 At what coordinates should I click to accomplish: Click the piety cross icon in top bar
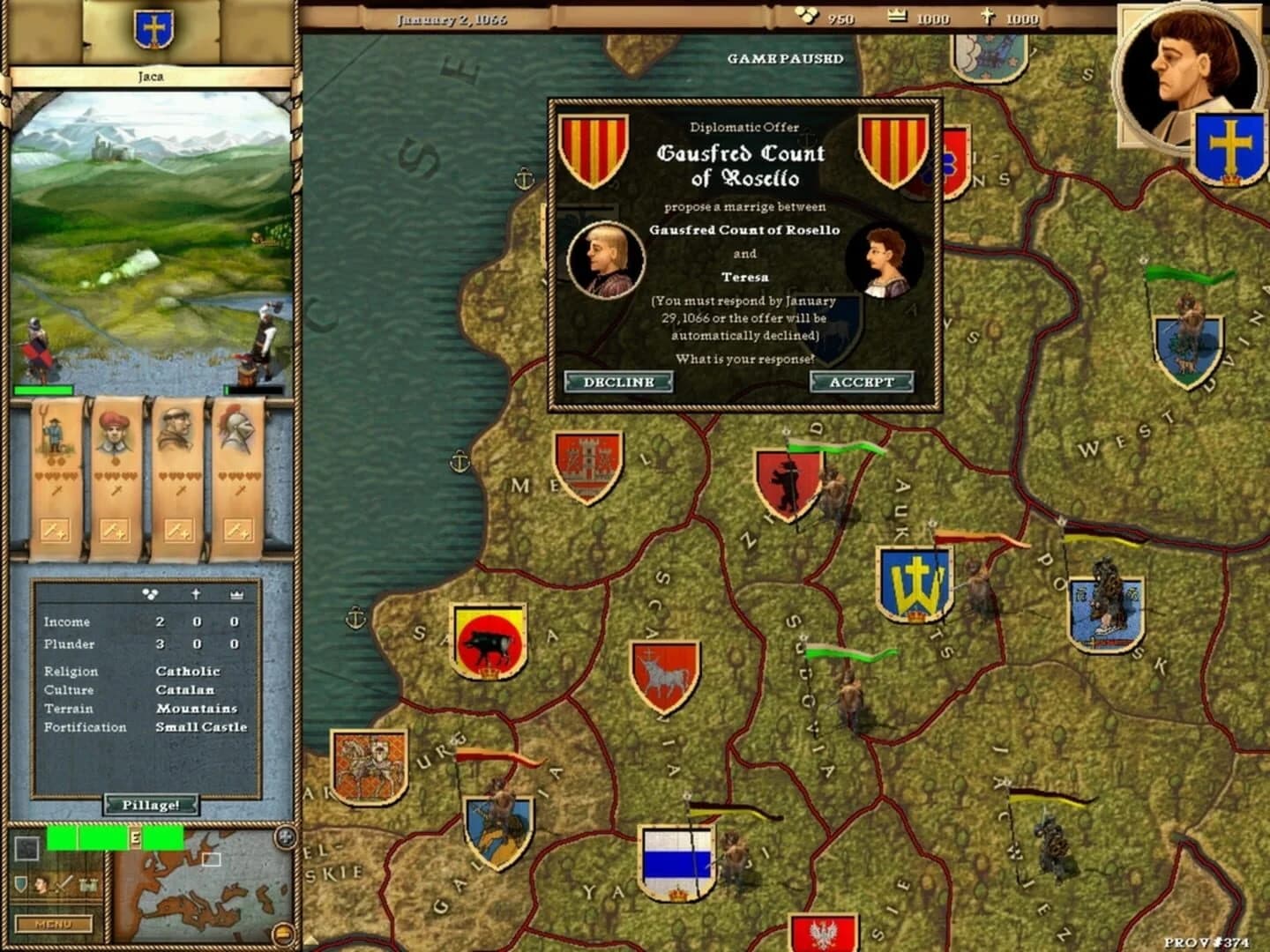pos(989,15)
